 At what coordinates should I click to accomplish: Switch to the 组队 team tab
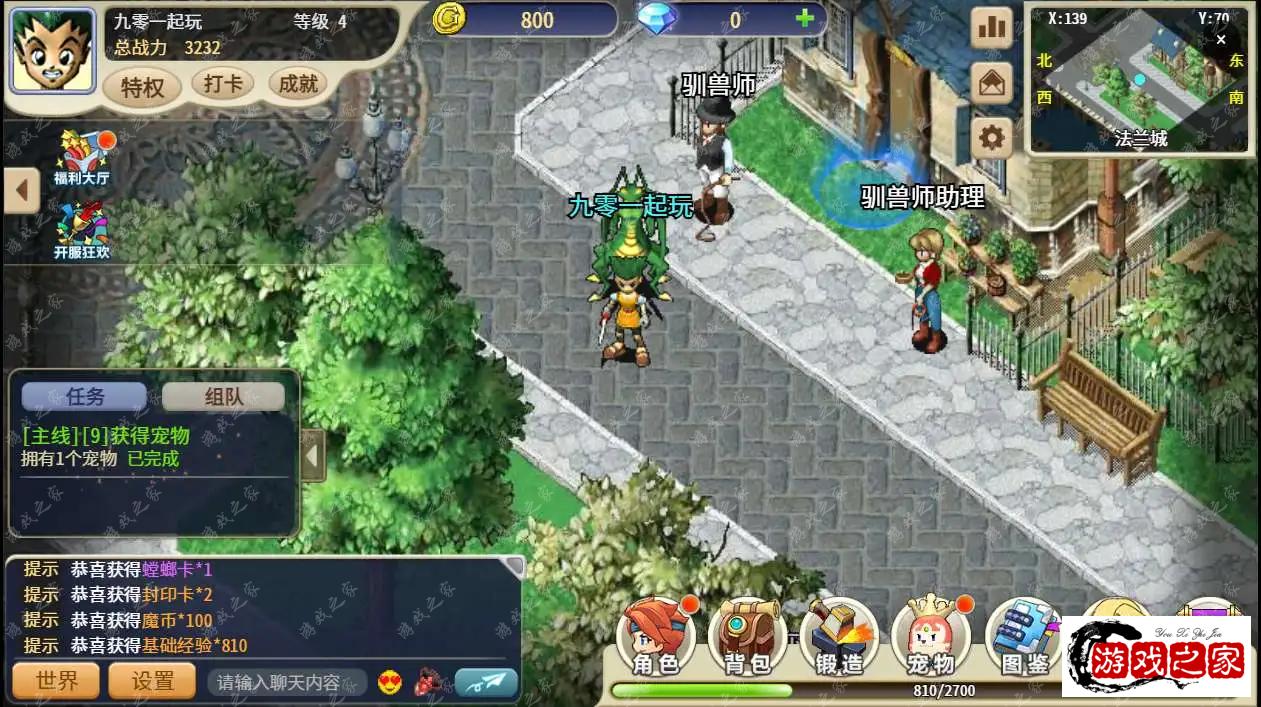[223, 396]
